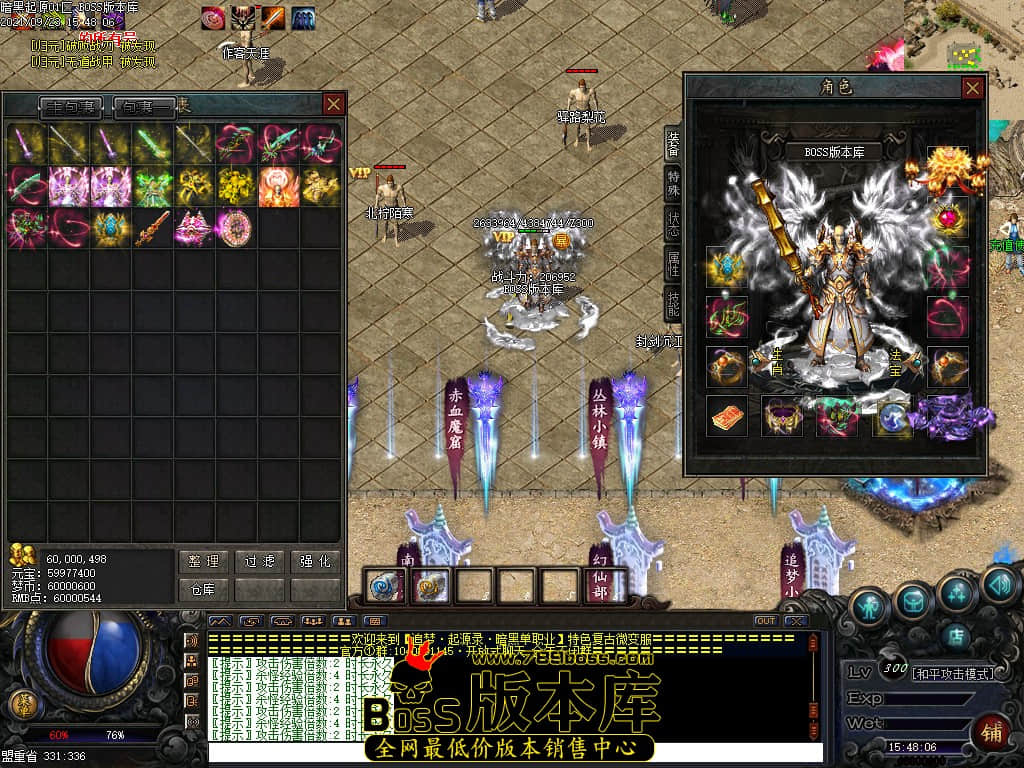Viewport: 1024px width, 768px height.
Task: Close the bag inventory window
Action: click(x=333, y=104)
